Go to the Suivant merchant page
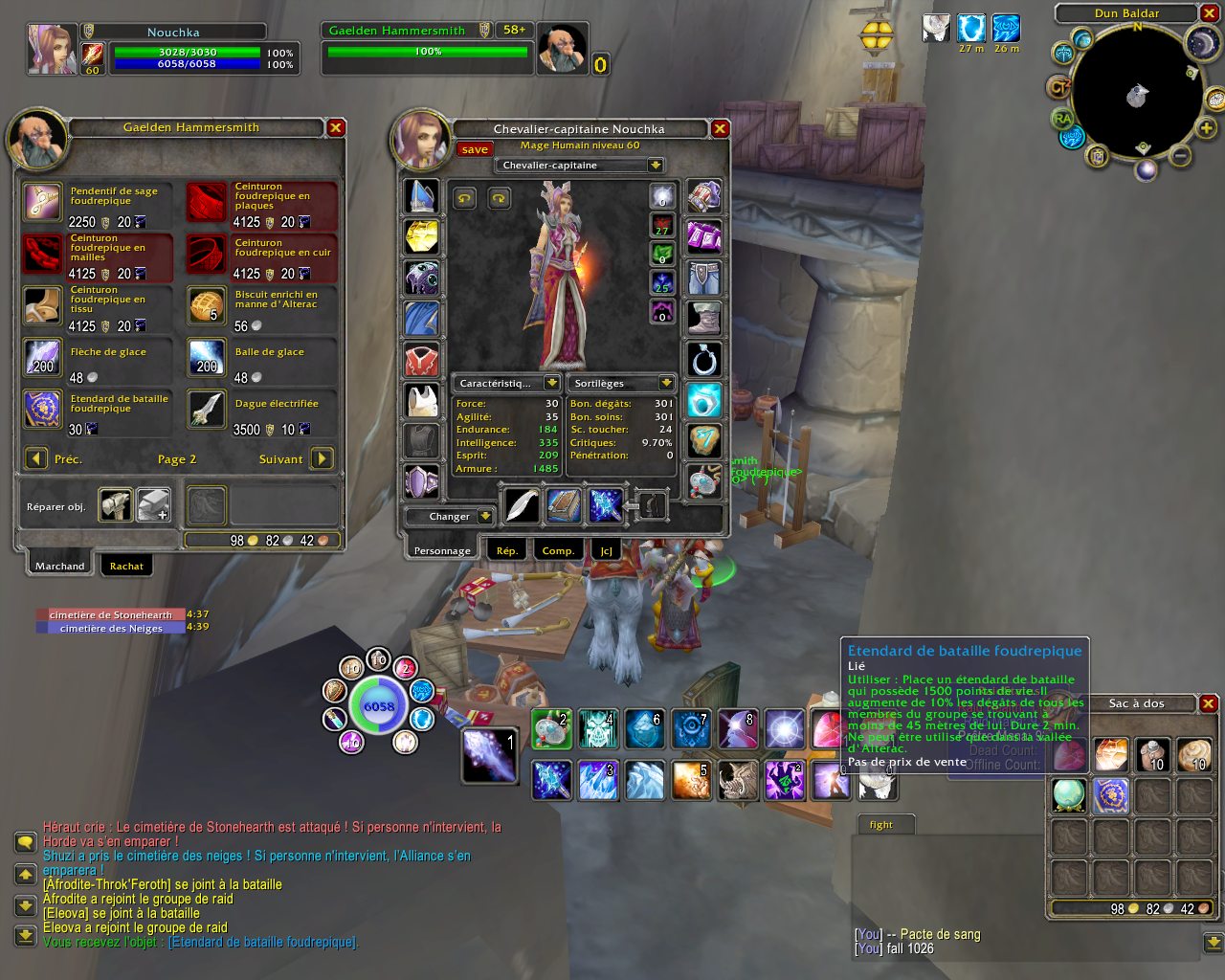This screenshot has height=980, width=1225. click(x=323, y=459)
